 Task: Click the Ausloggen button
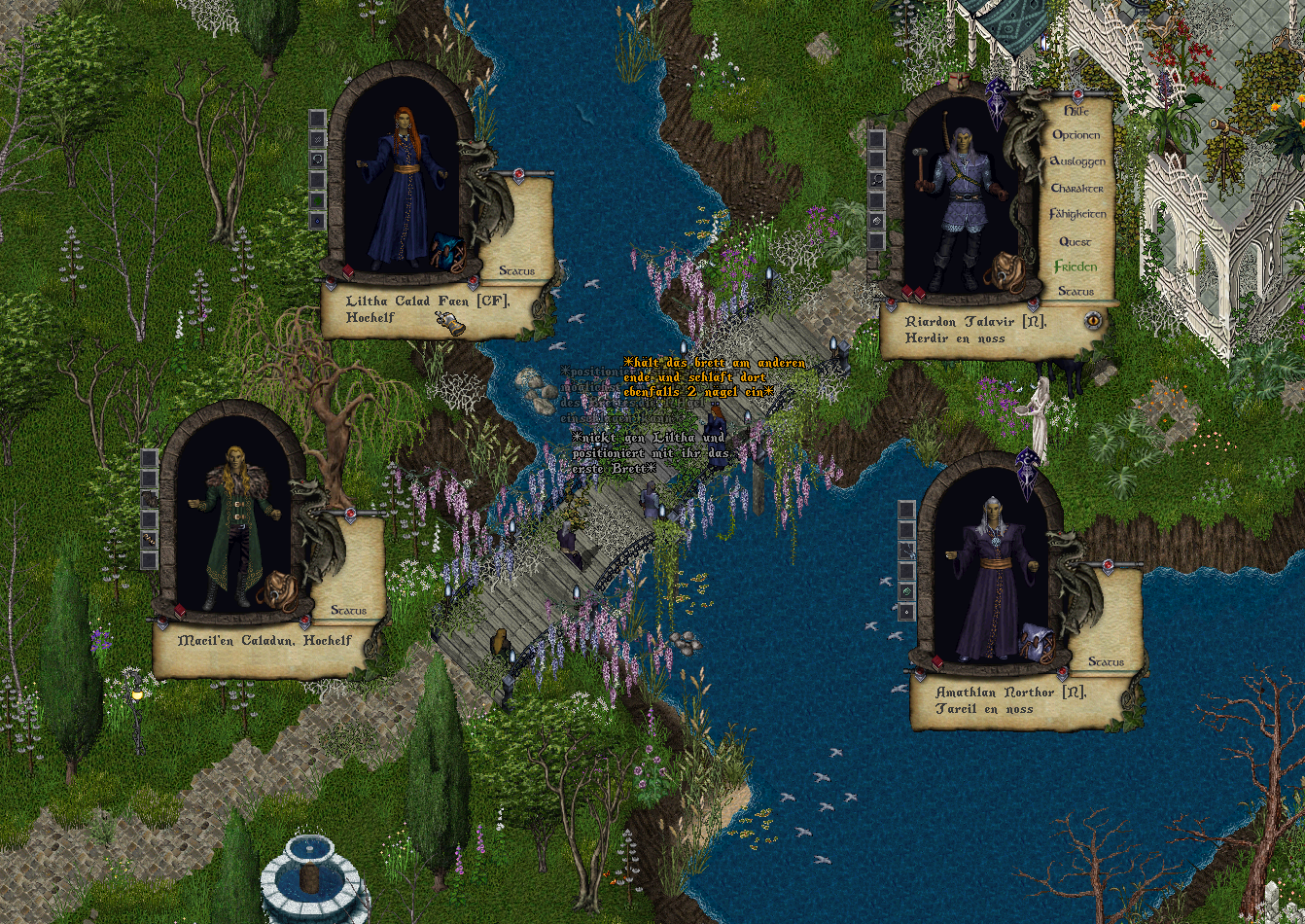click(x=1076, y=161)
